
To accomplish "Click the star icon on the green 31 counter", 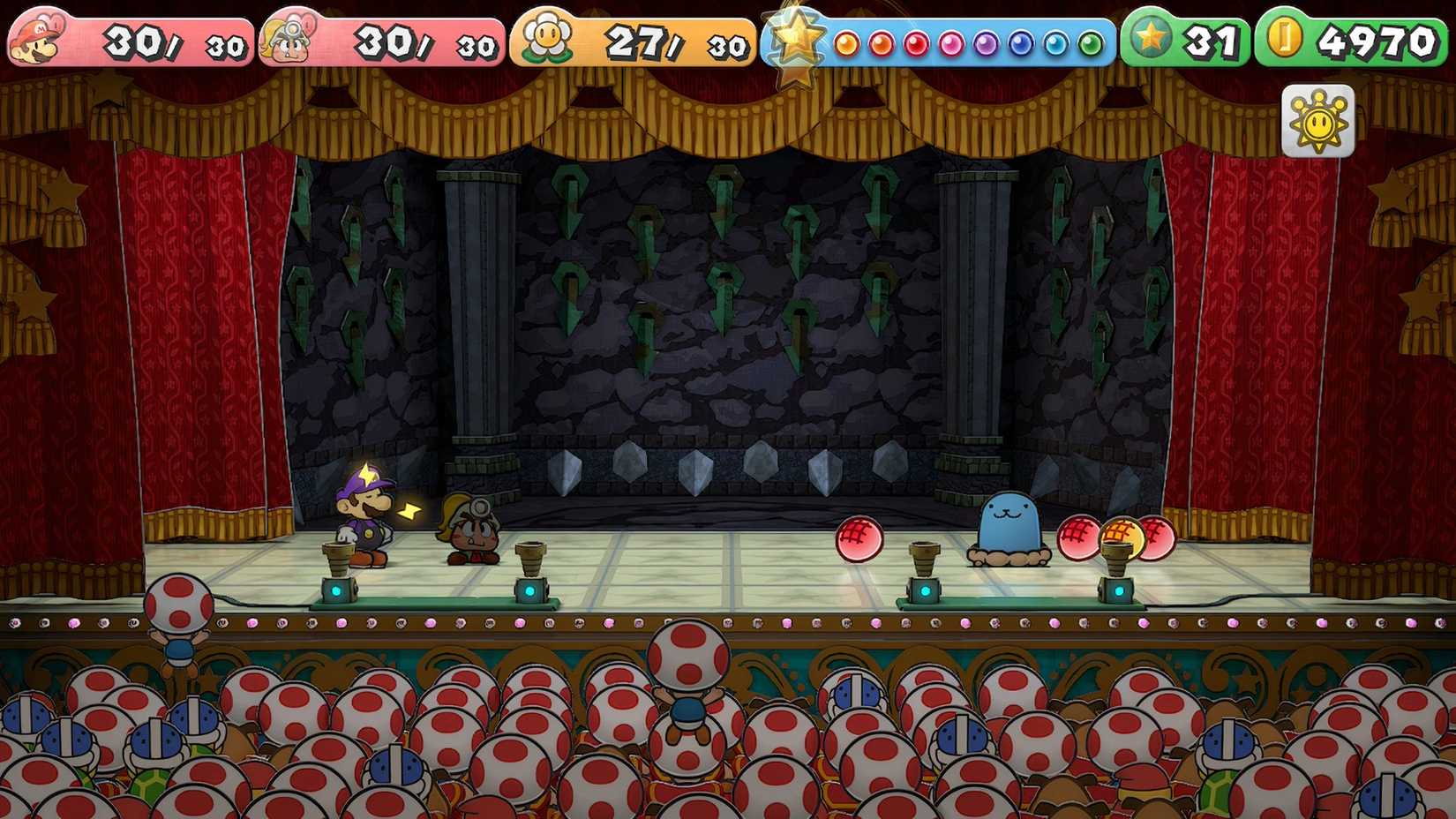I will click(x=1148, y=37).
